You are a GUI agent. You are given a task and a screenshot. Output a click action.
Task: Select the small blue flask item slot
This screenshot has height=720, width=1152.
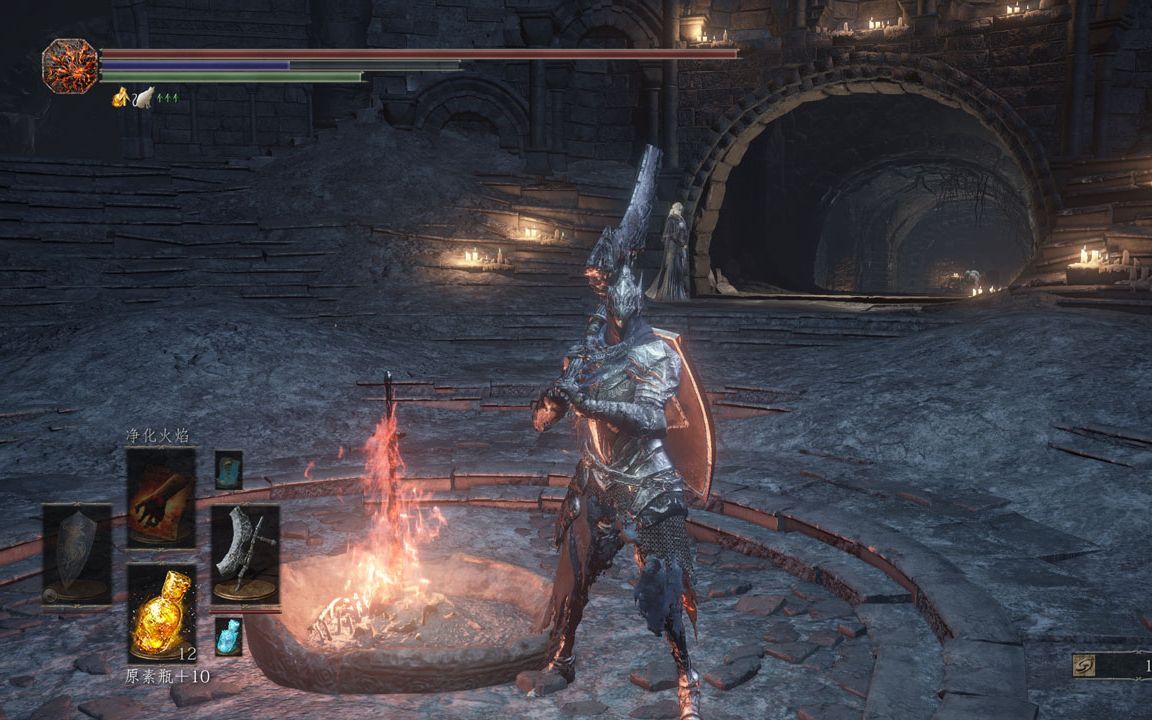229,636
